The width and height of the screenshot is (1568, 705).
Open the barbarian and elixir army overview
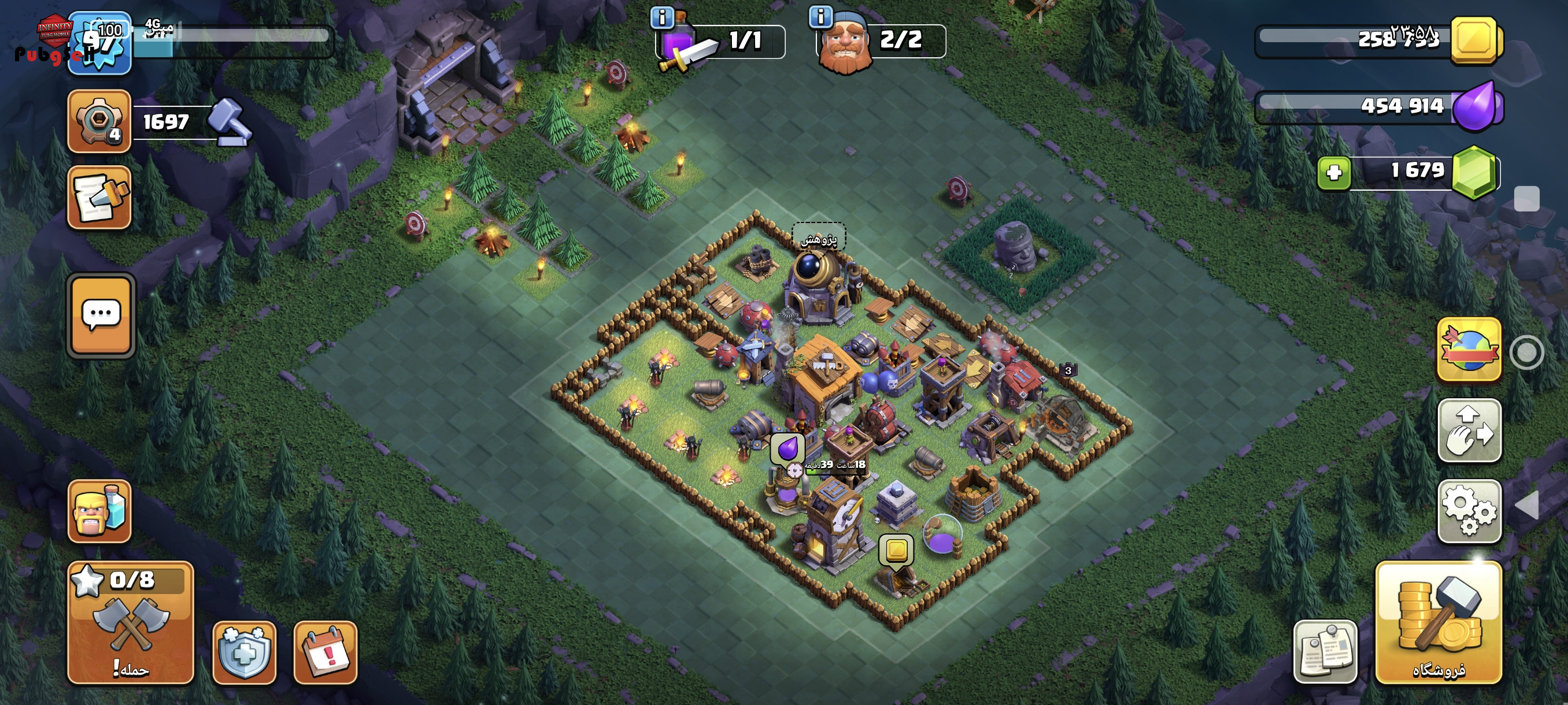tap(99, 511)
